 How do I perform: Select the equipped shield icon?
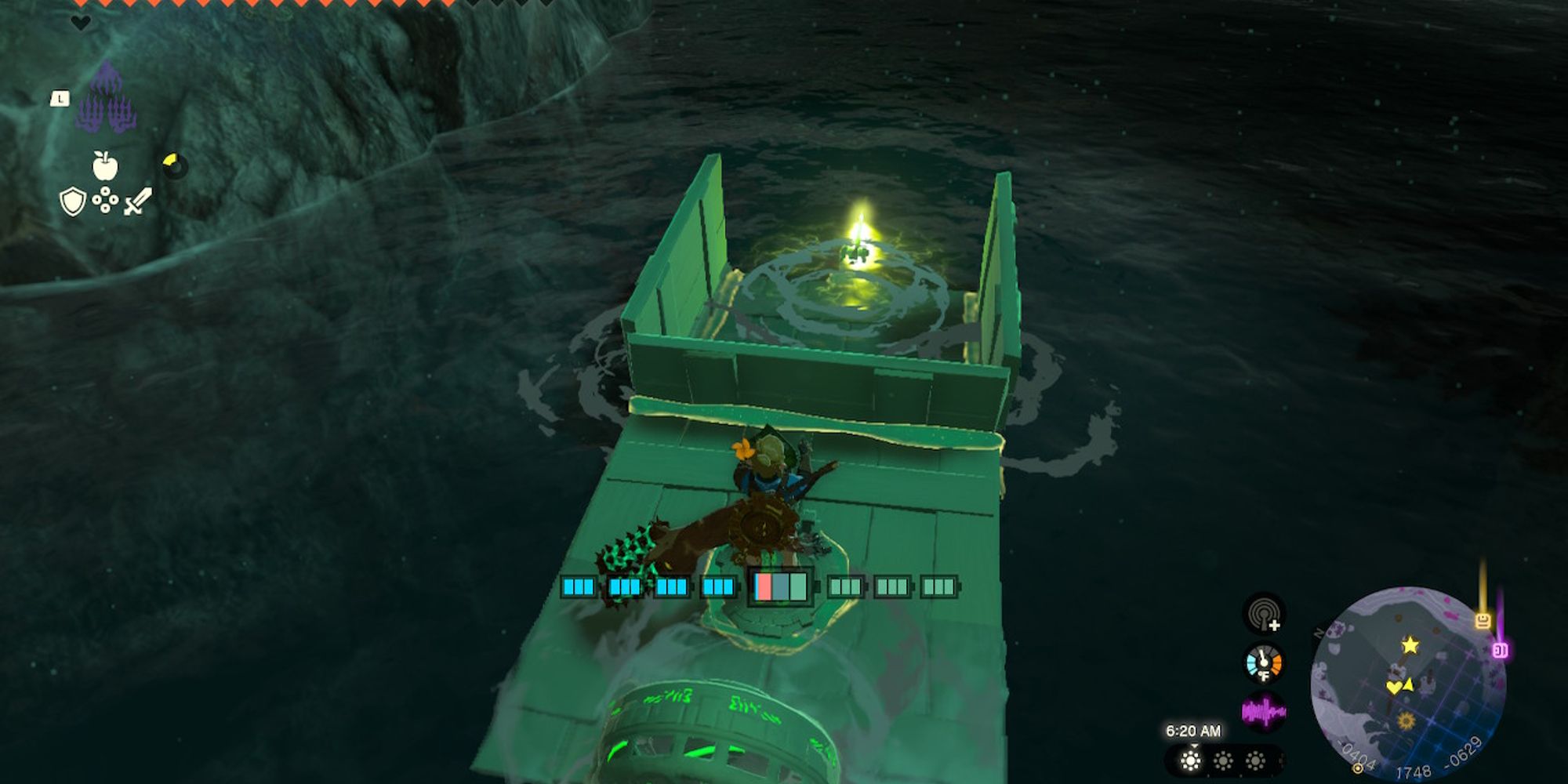tap(74, 201)
